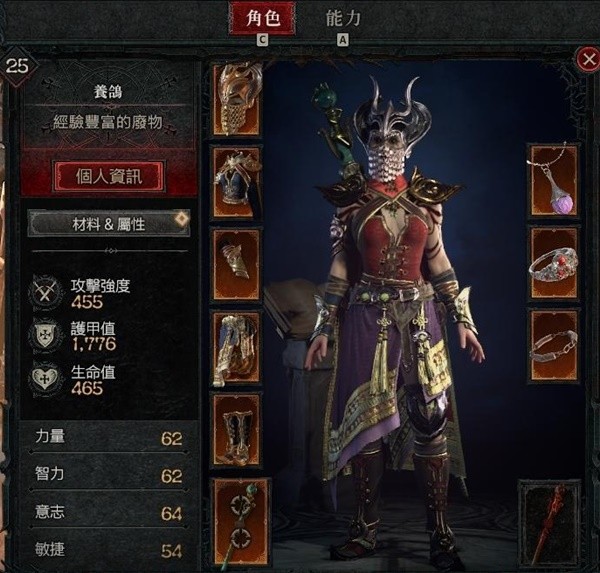Open 個人資訊 profile button

[x=108, y=177]
